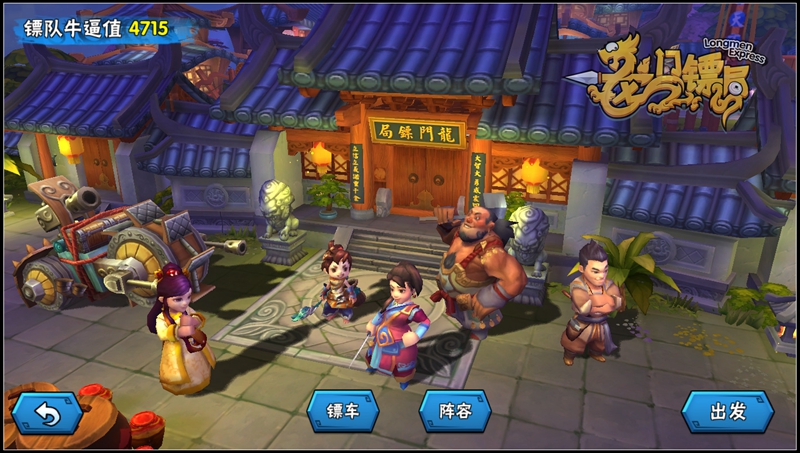
Task: Click the blue back arrow button
Action: [46, 411]
